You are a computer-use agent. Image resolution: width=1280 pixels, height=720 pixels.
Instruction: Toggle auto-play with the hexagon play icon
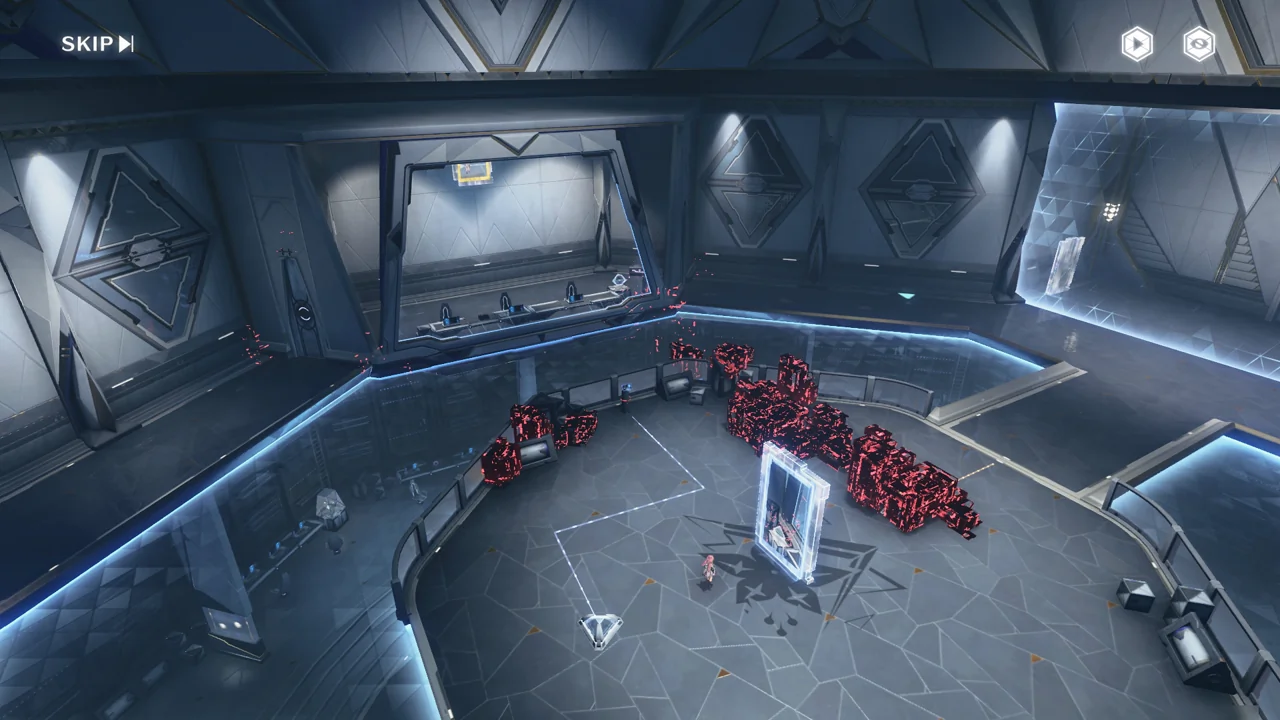1136,44
